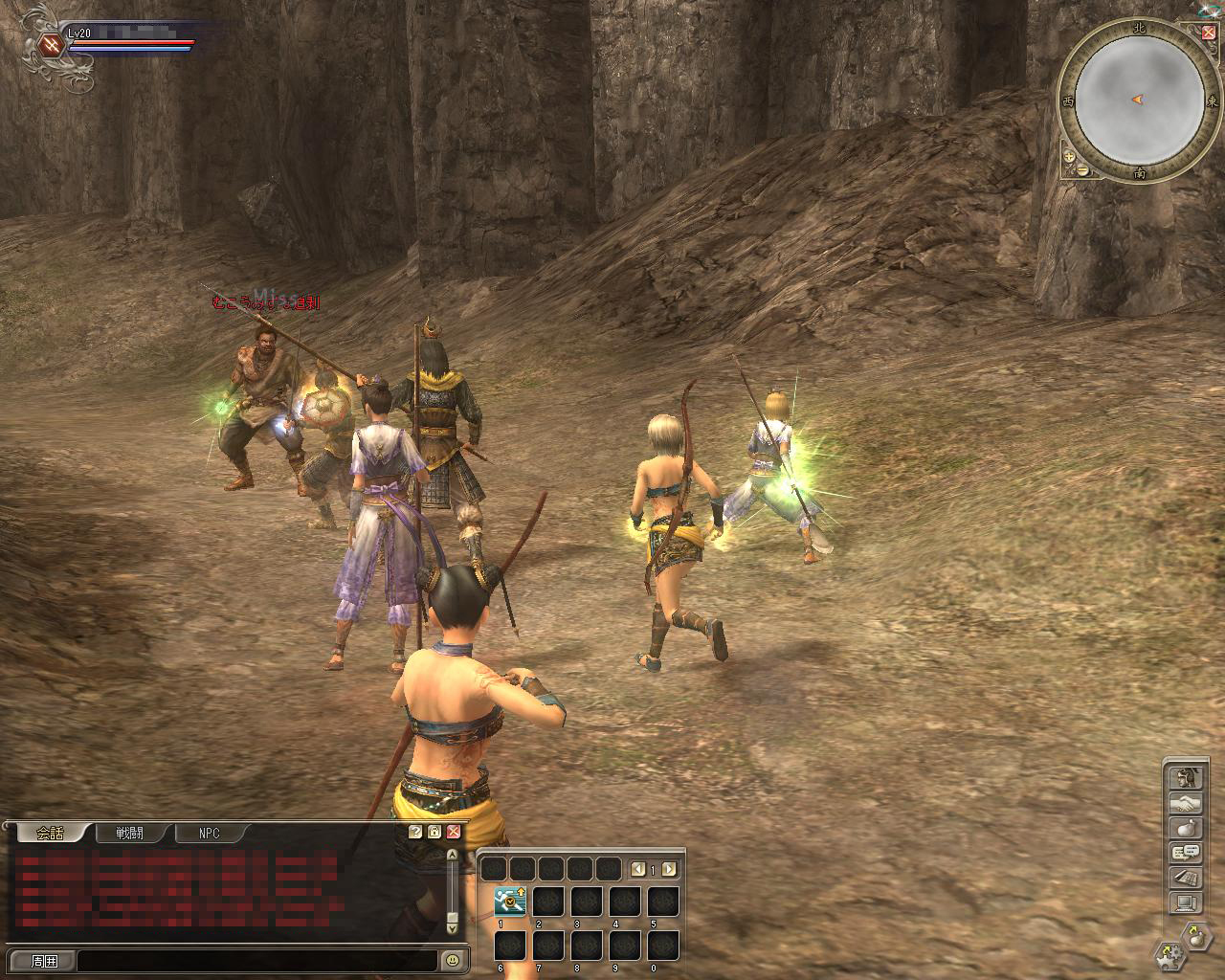The height and width of the screenshot is (980, 1225).
Task: Go to next hotbar page arrow
Action: point(669,869)
